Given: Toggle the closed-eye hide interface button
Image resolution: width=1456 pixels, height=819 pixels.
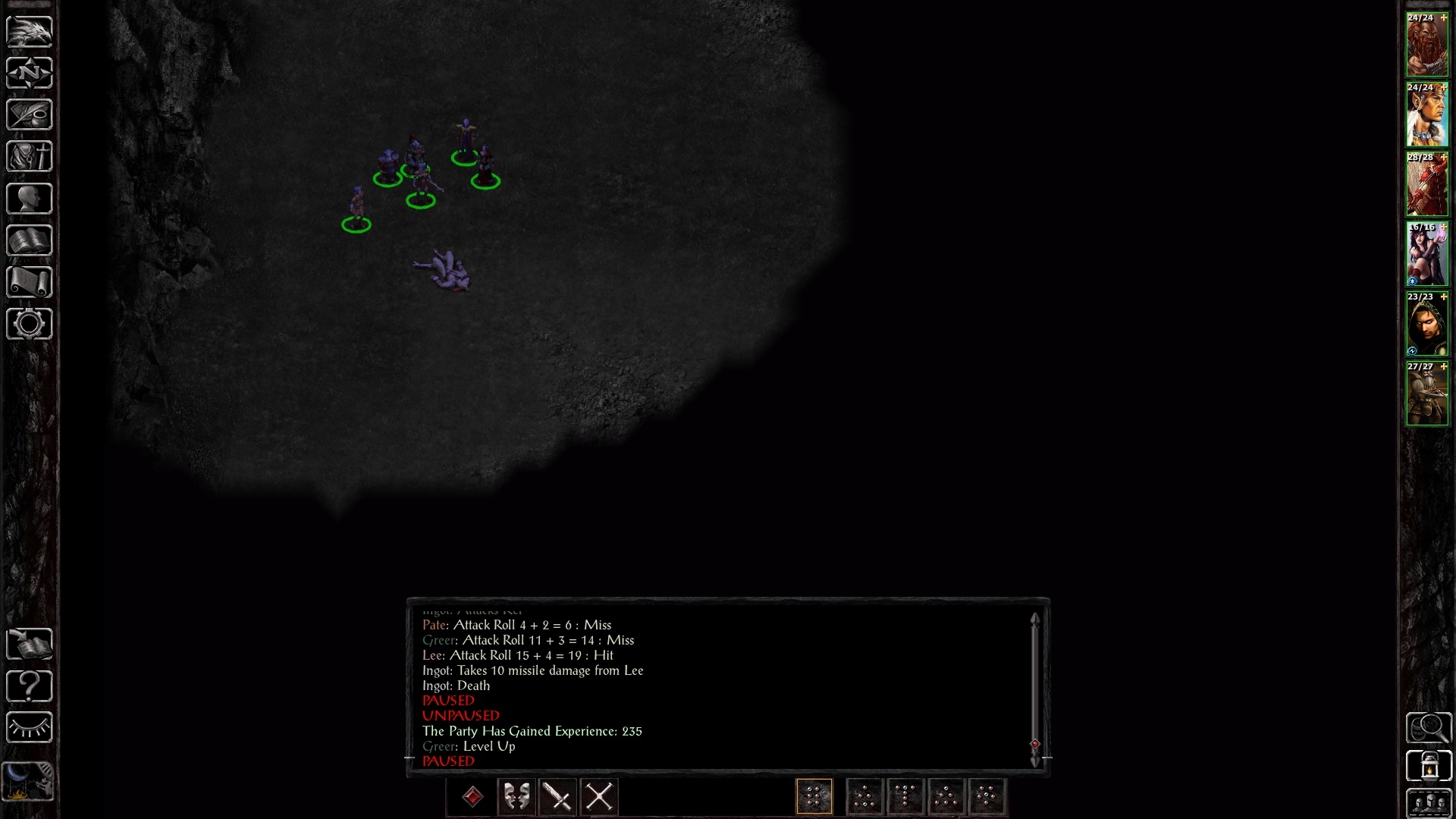Looking at the screenshot, I should pyautogui.click(x=30, y=728).
